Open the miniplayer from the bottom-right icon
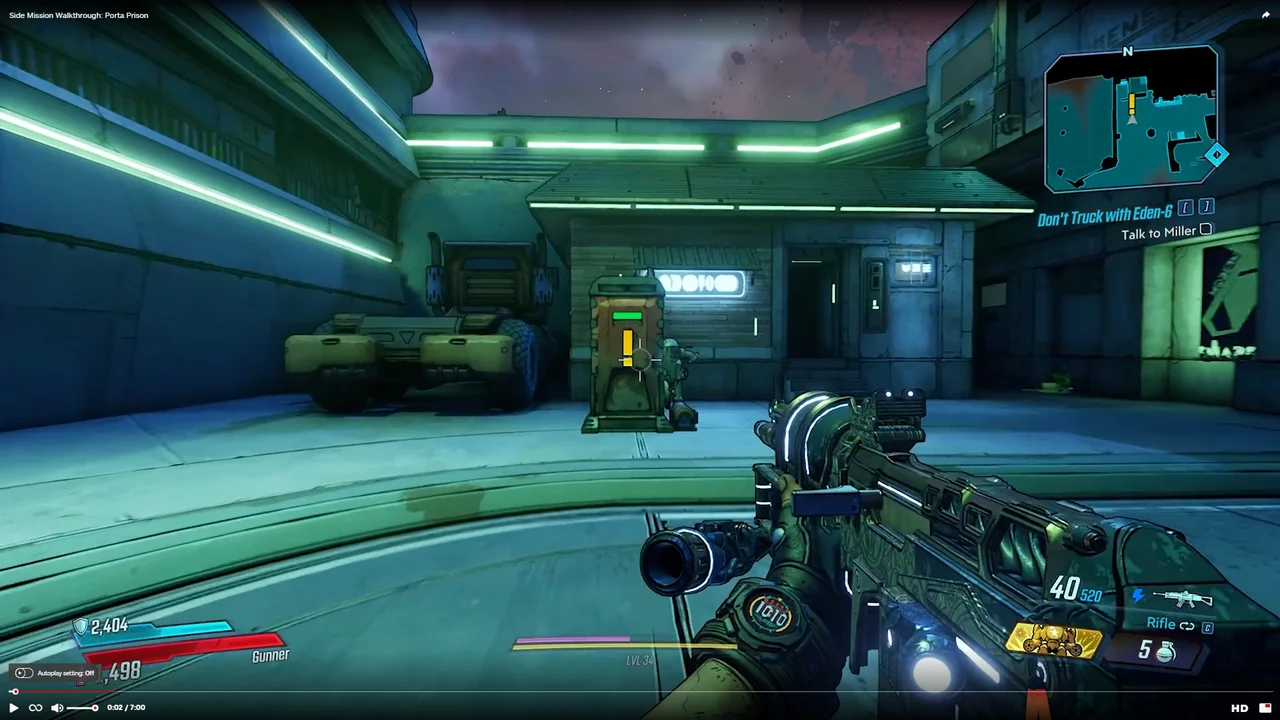Screen dimensions: 1280x720 1265,708
